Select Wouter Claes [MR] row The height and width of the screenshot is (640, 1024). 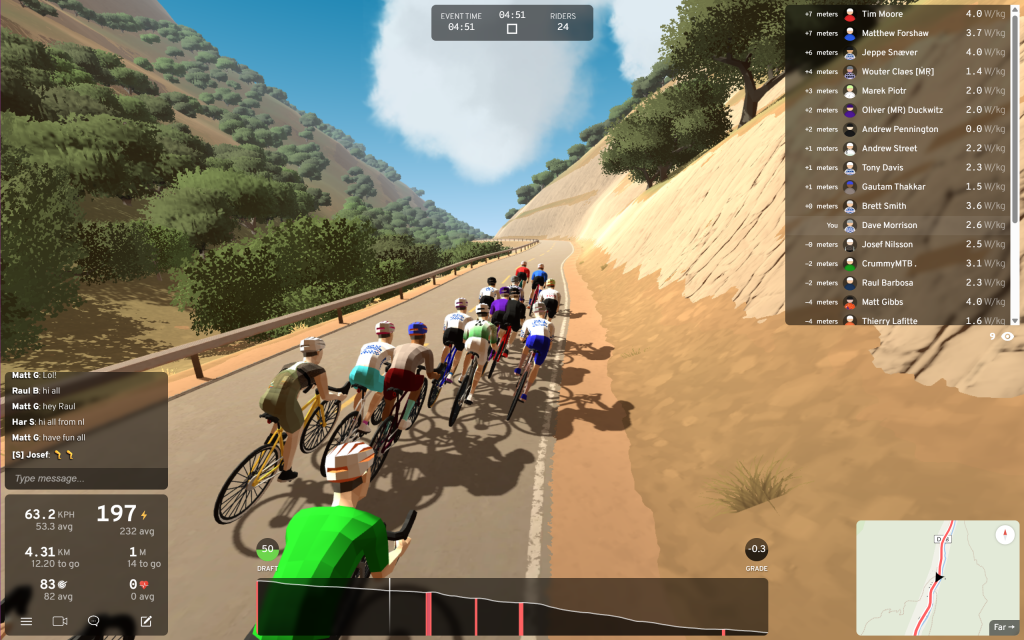pos(900,72)
